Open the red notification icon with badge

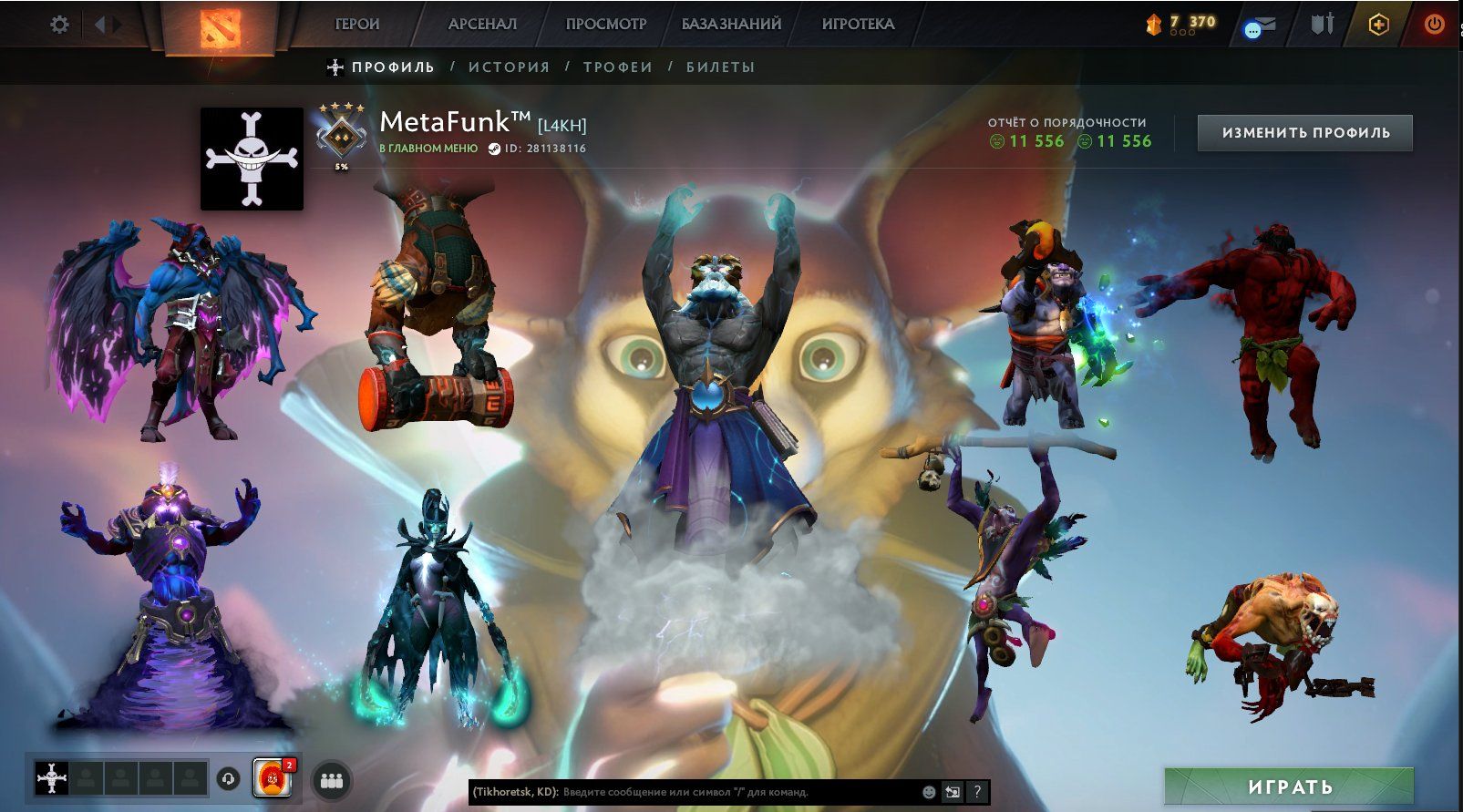point(272,778)
